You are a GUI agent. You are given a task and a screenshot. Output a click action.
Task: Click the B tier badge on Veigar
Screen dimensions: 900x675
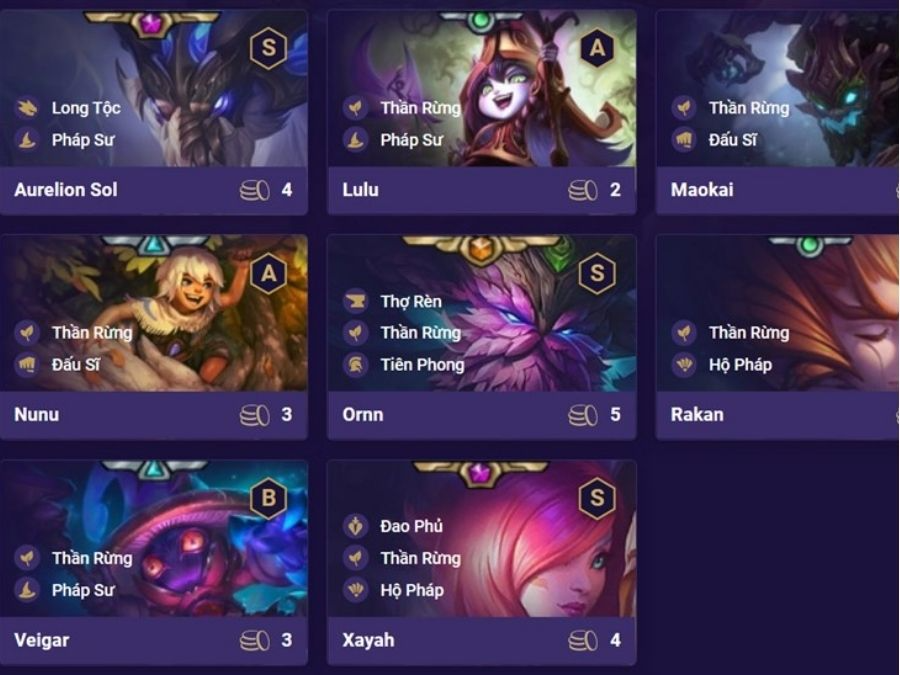[x=268, y=498]
